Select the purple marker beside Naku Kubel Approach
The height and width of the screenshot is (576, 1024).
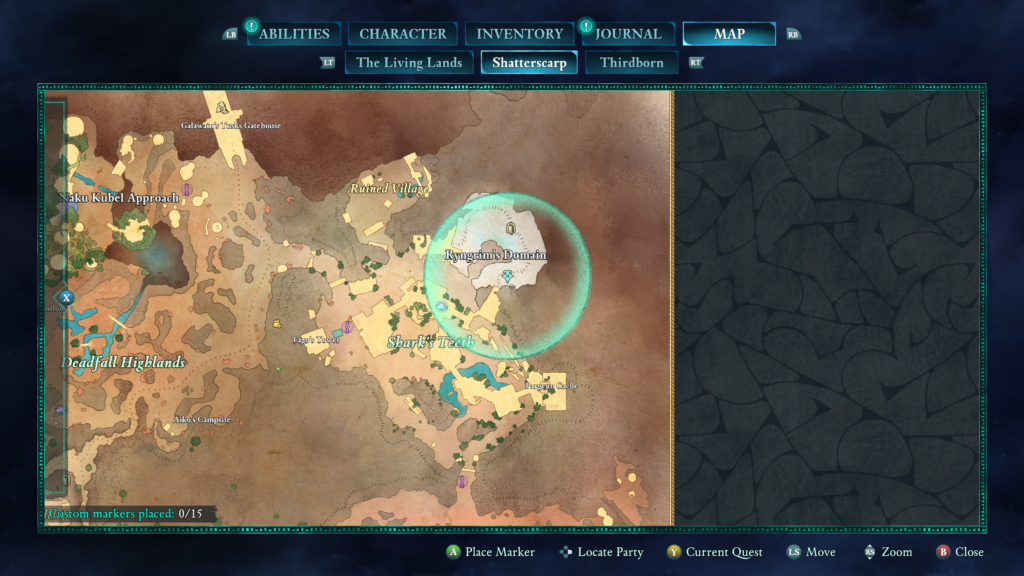point(187,188)
